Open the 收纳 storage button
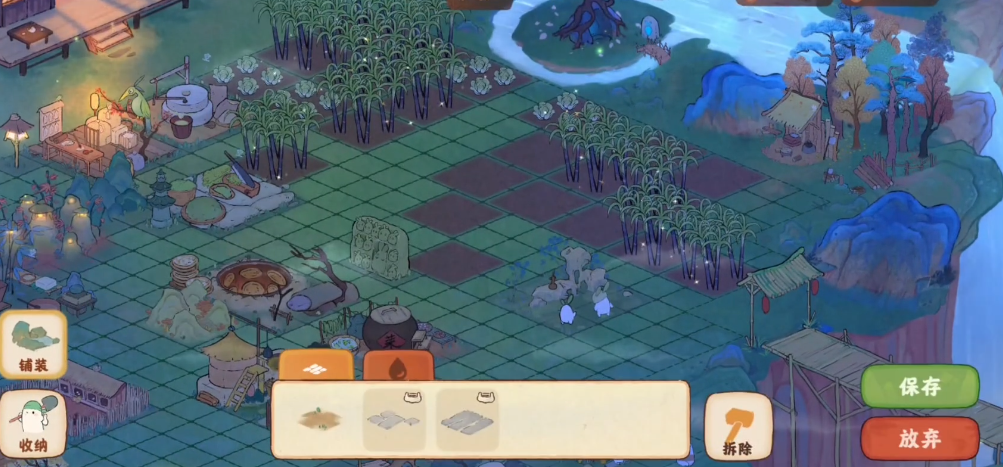Image resolution: width=1003 pixels, height=467 pixels. point(33,425)
